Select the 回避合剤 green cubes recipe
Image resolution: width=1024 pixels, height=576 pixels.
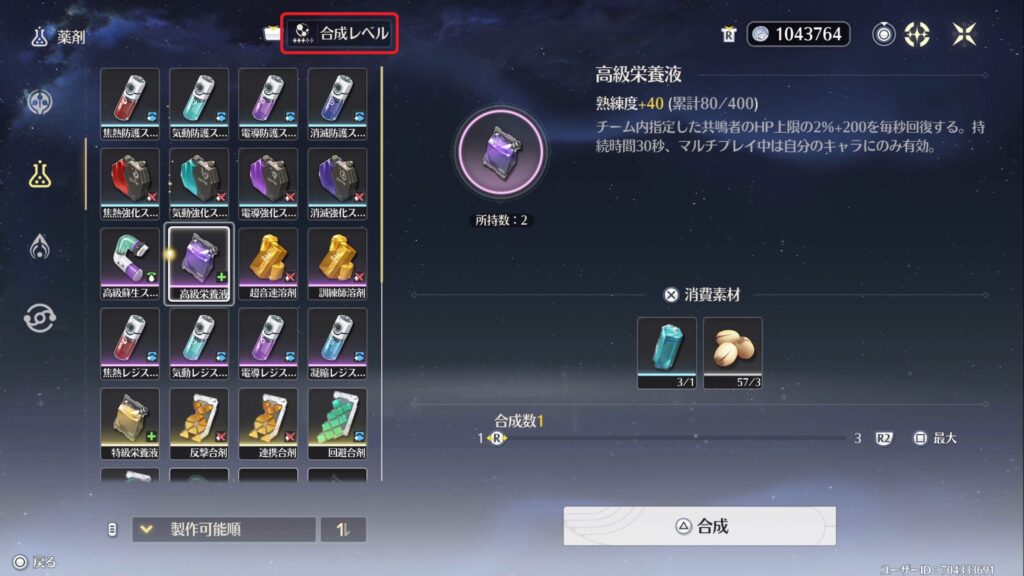pyautogui.click(x=337, y=423)
